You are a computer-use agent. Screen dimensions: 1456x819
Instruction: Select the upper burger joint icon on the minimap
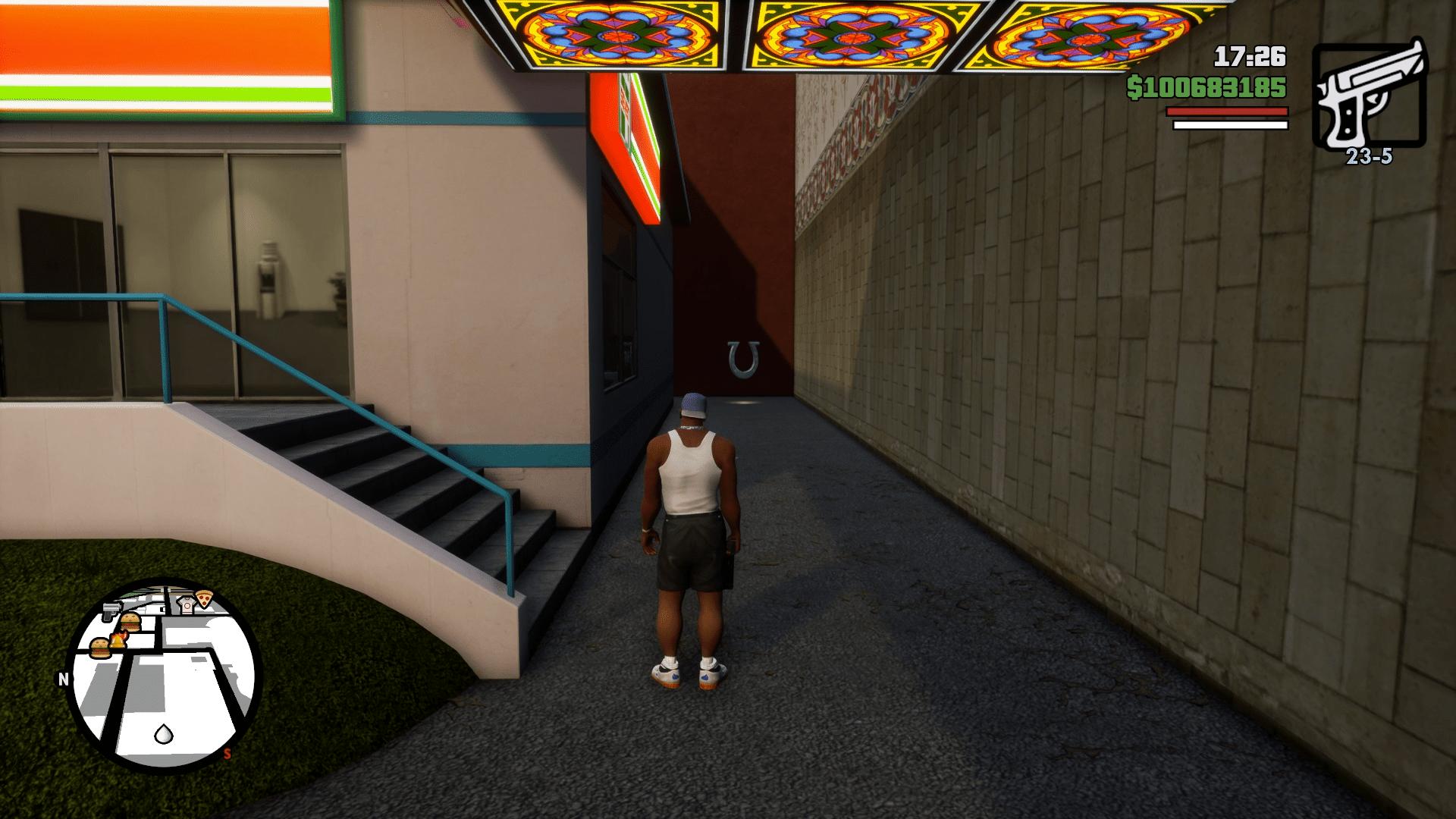coord(130,621)
